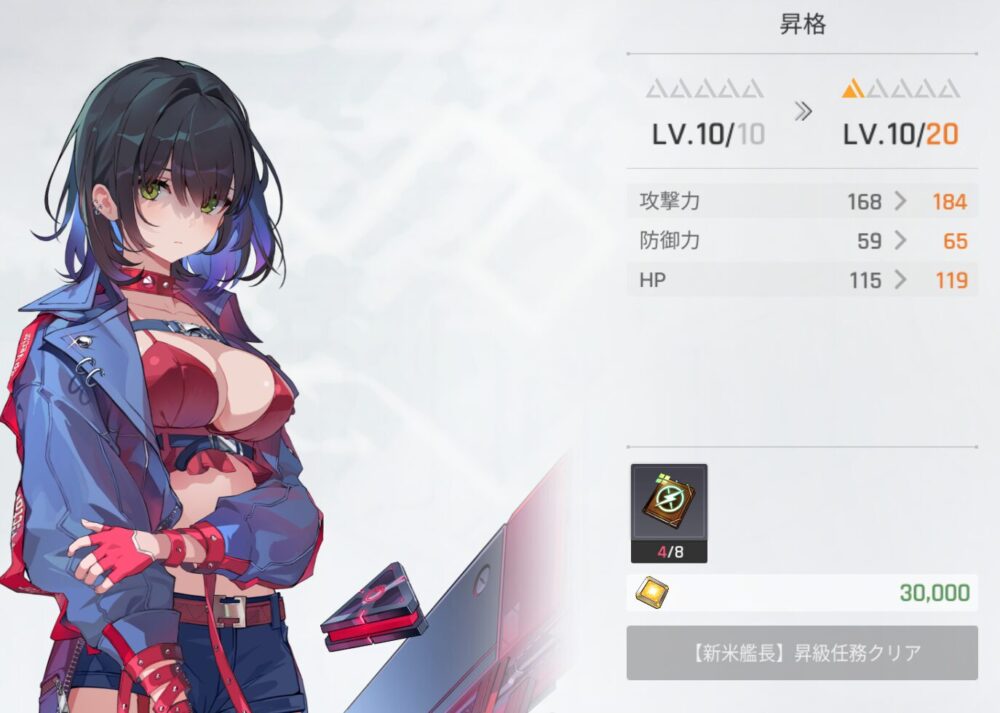Click the 【新米艦長】昇級任務クリア button
The height and width of the screenshot is (713, 1000).
(x=802, y=653)
